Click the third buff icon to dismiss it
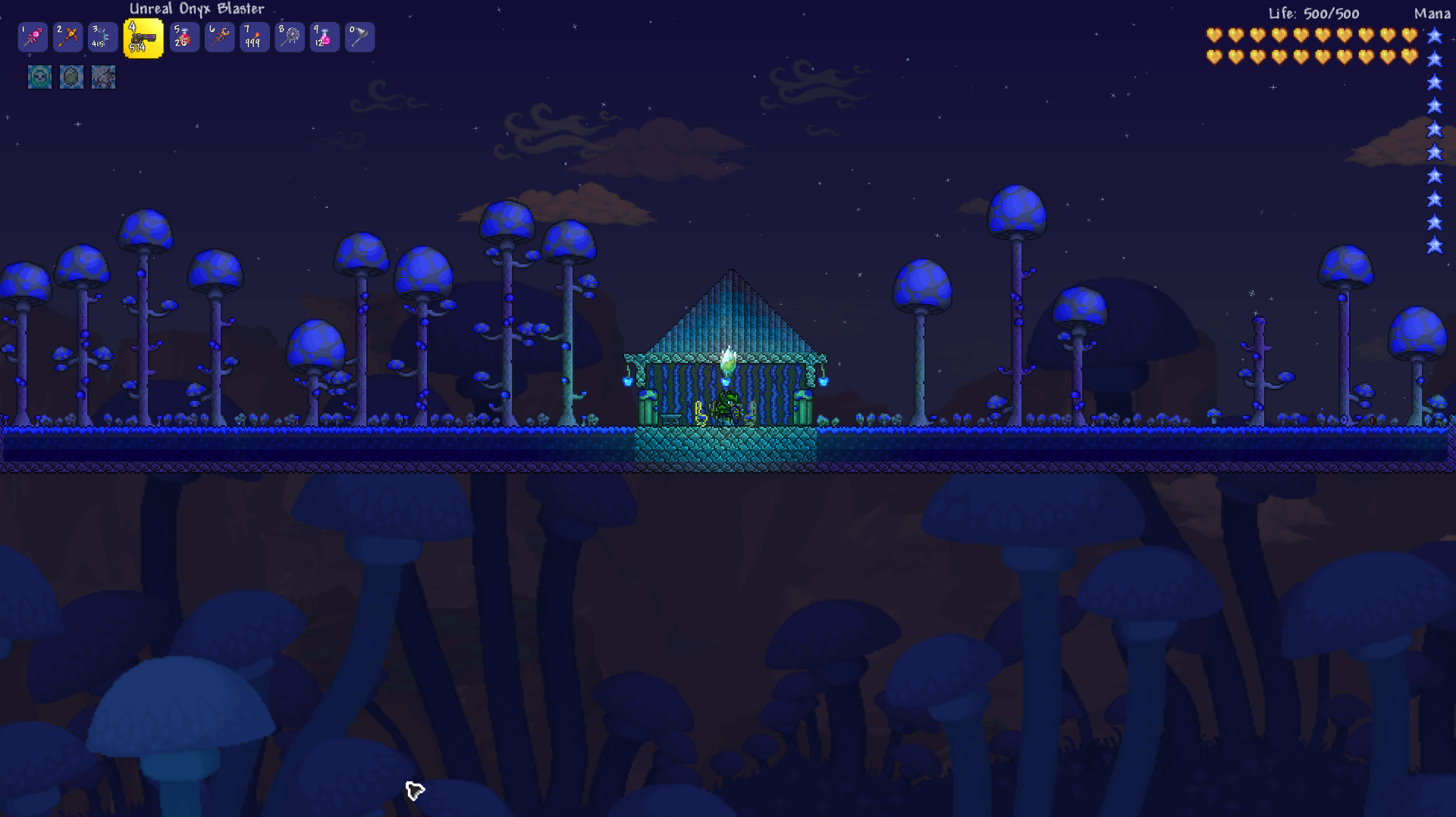Viewport: 1456px width, 817px height. [x=102, y=77]
